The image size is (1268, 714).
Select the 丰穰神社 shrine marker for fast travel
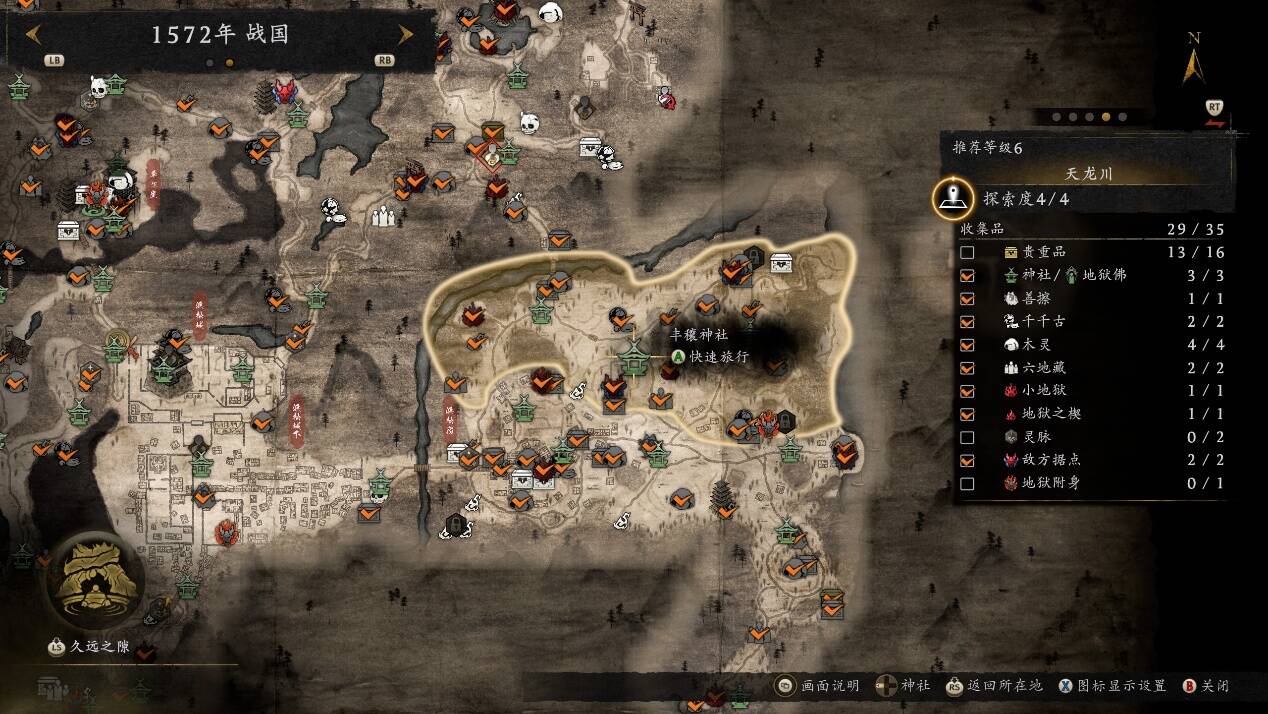click(632, 355)
